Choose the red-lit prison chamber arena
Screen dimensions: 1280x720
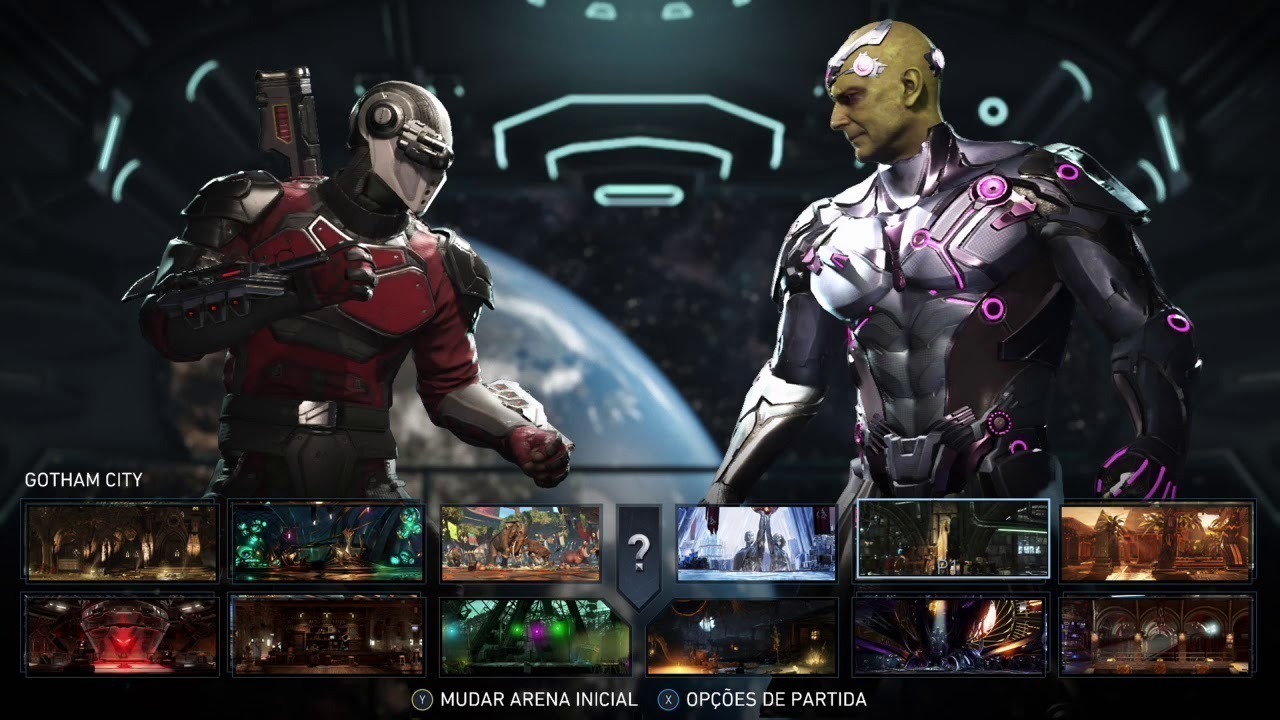pos(121,634)
